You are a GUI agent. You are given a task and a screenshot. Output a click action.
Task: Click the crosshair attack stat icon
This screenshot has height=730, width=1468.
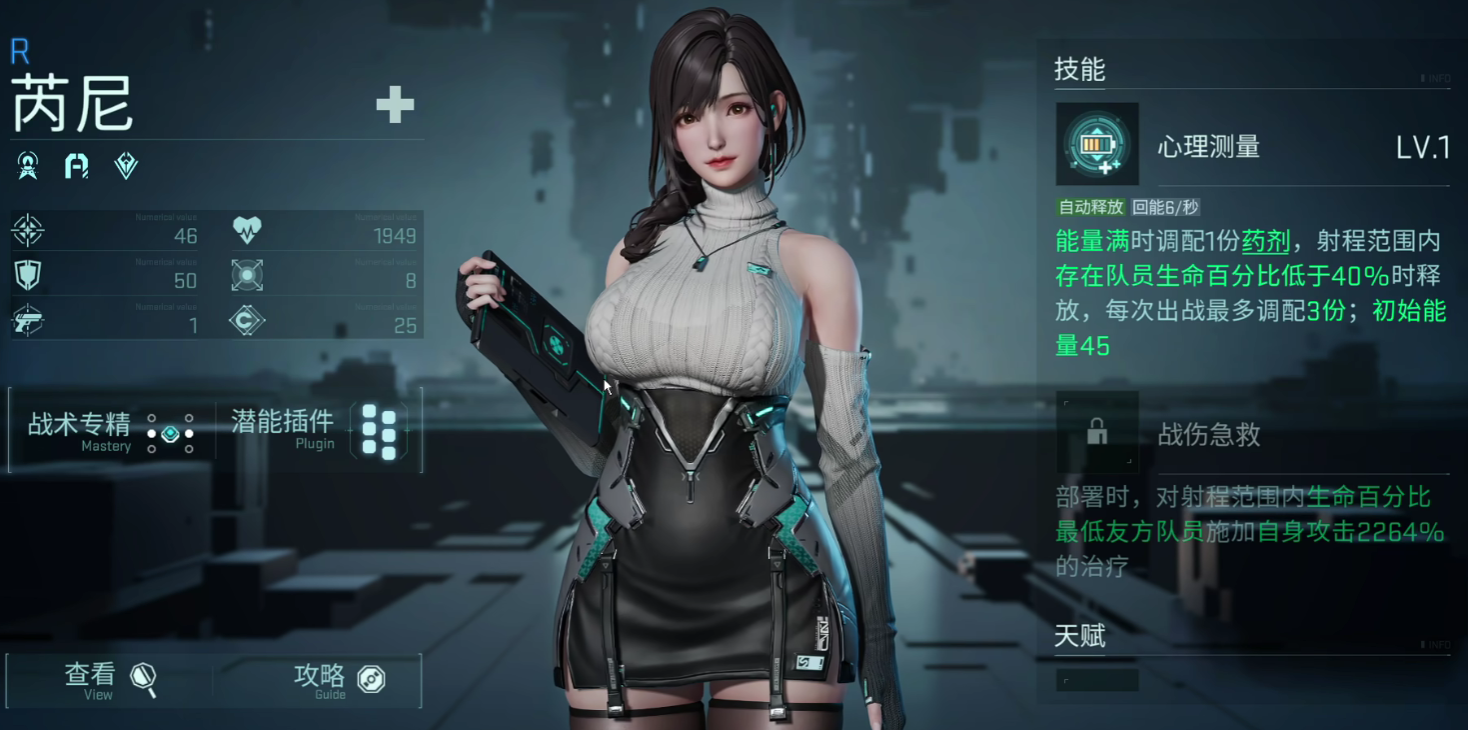tap(28, 231)
